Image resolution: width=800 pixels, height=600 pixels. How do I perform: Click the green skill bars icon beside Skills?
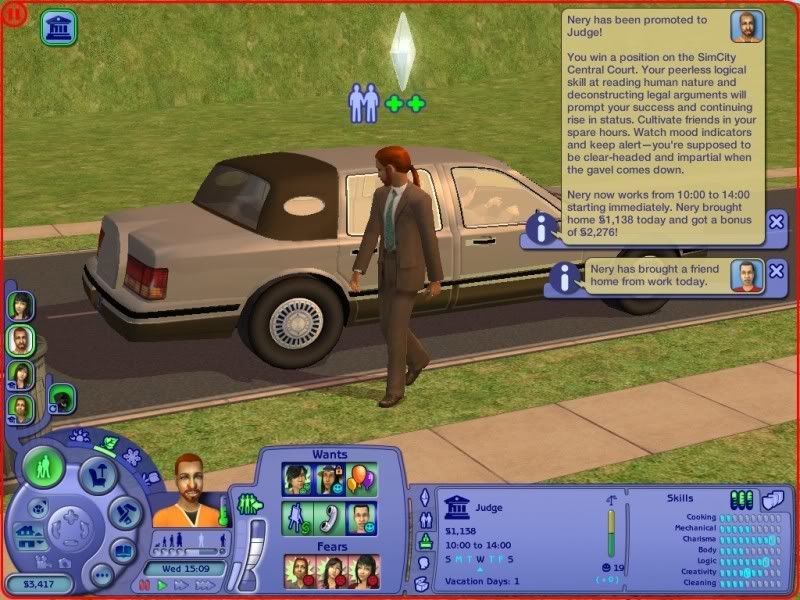742,499
